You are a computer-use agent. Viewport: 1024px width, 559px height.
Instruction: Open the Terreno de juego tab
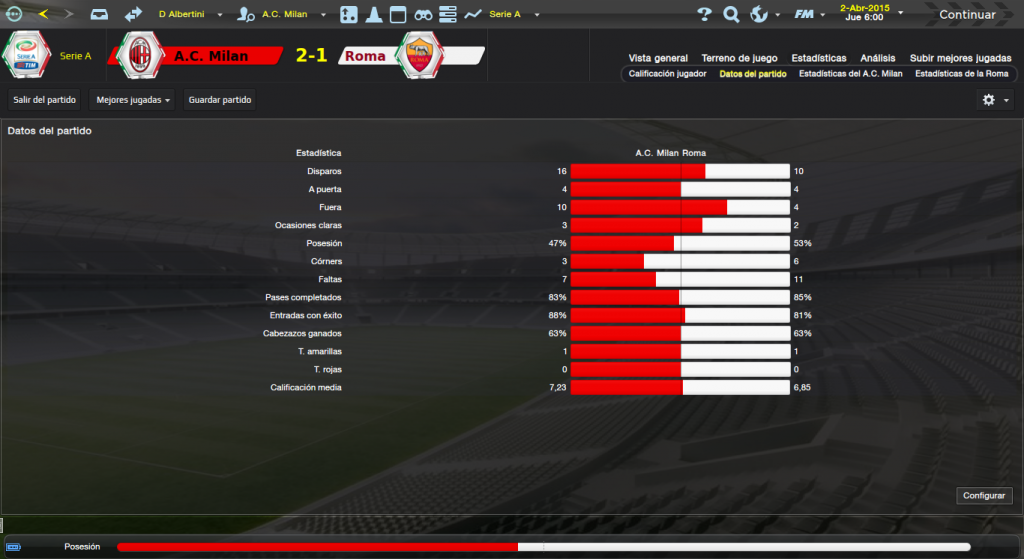tap(740, 58)
